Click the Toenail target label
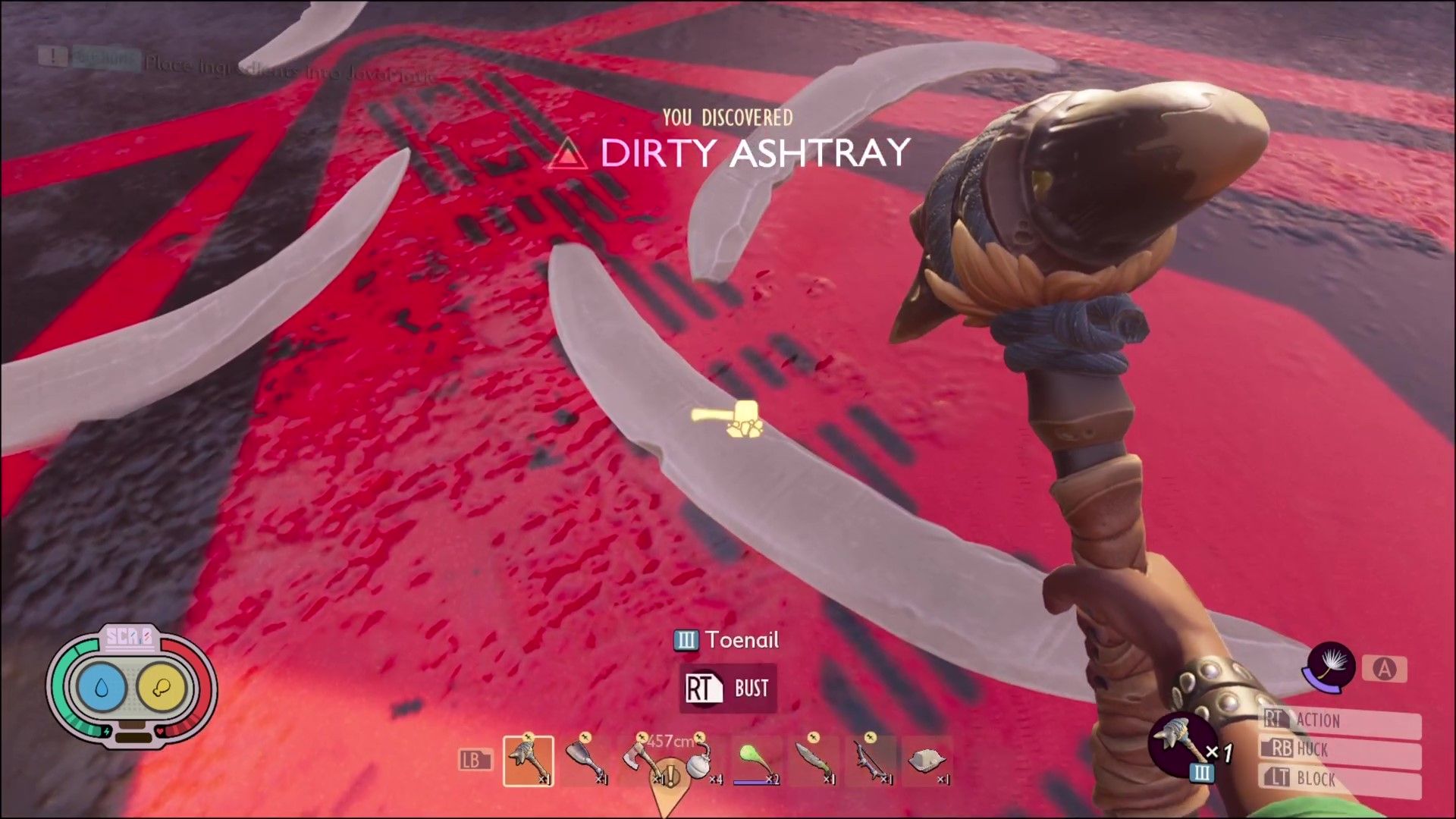 (x=728, y=641)
